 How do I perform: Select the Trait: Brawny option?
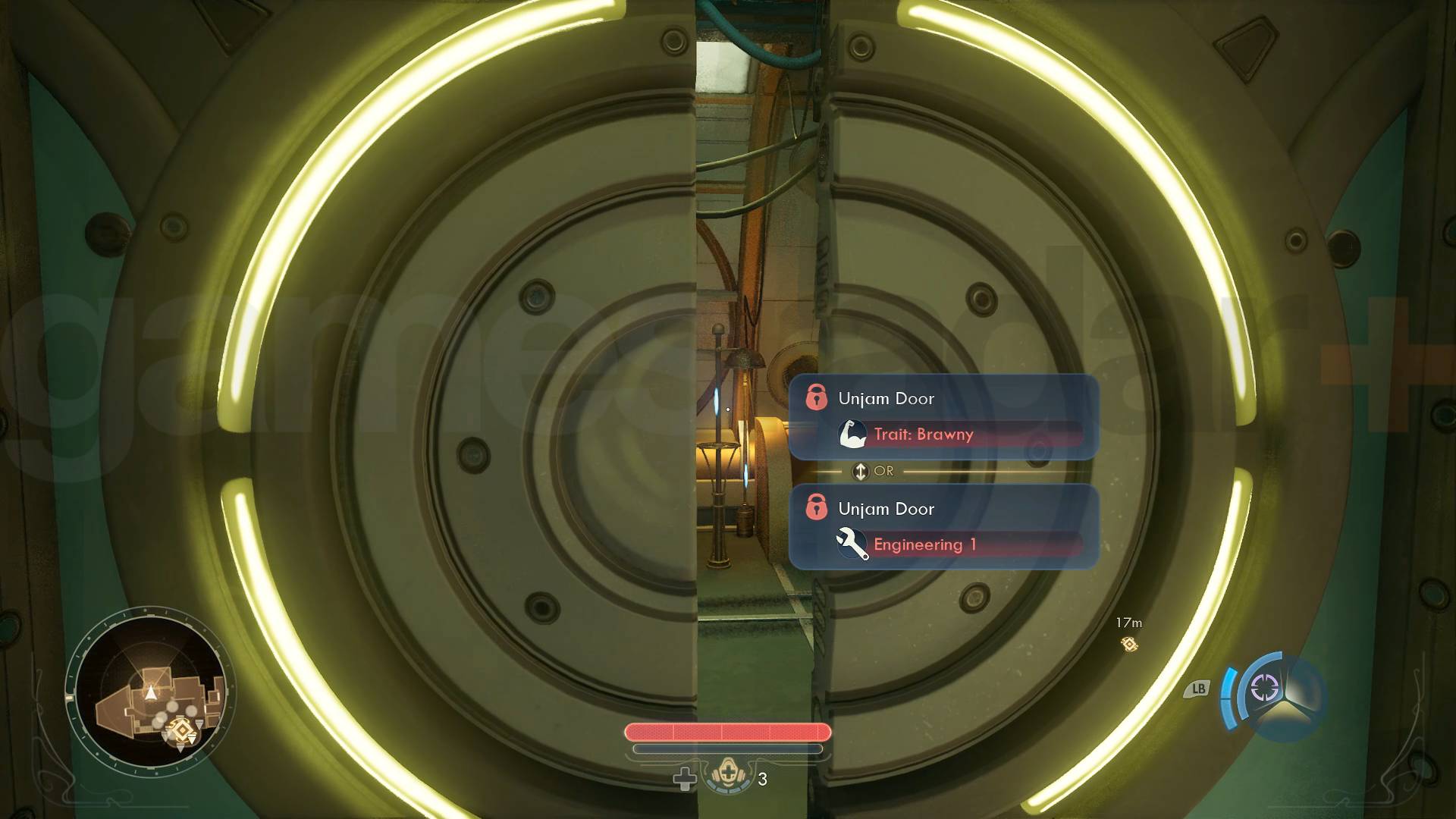pos(923,434)
